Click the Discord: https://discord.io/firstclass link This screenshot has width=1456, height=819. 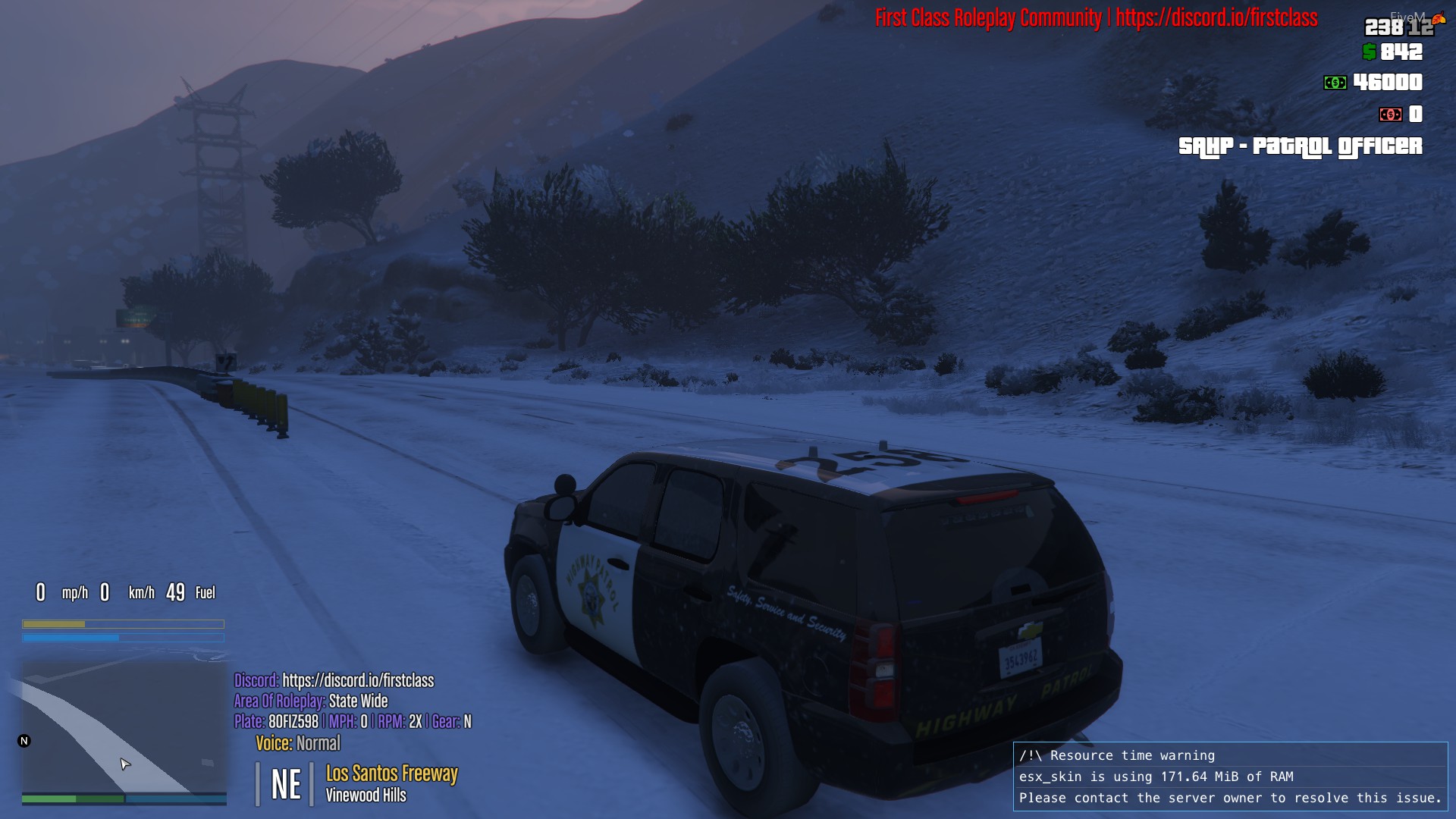[x=334, y=681]
